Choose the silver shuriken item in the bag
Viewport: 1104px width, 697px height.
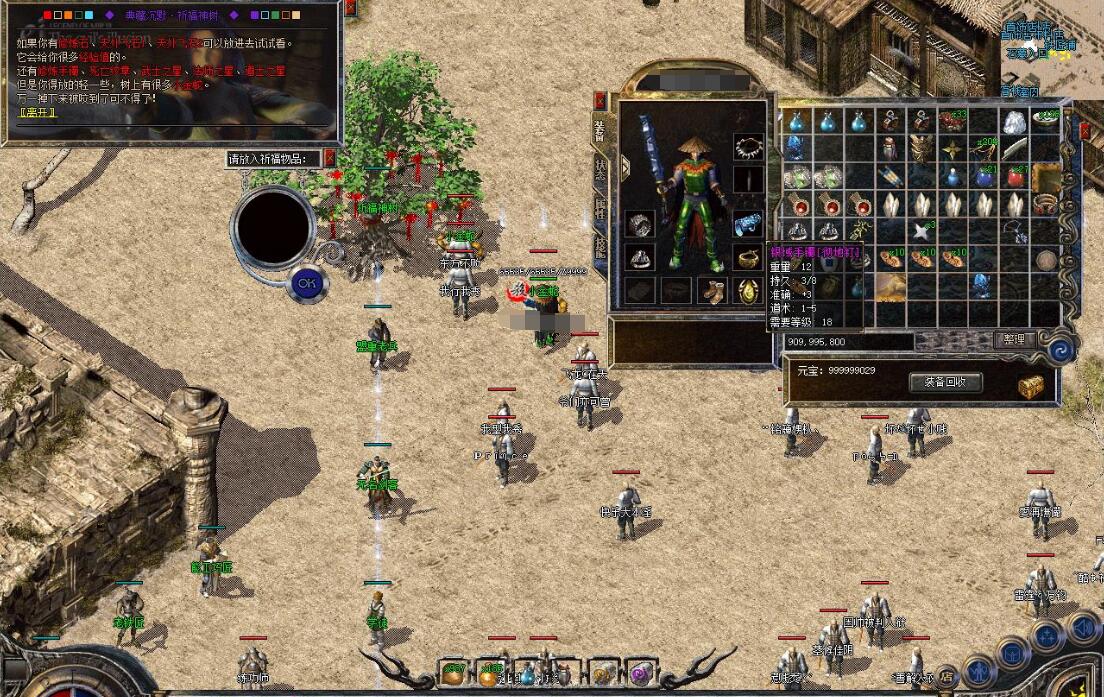[921, 231]
